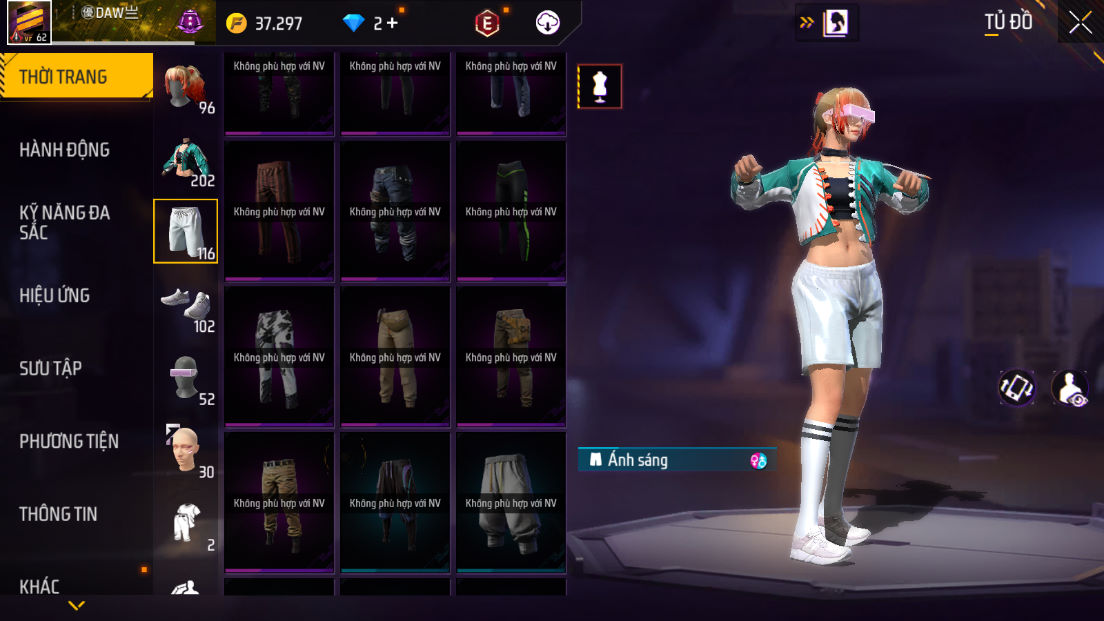This screenshot has width=1104, height=621.
Task: Select the hair subcategory icon
Action: pos(186,88)
